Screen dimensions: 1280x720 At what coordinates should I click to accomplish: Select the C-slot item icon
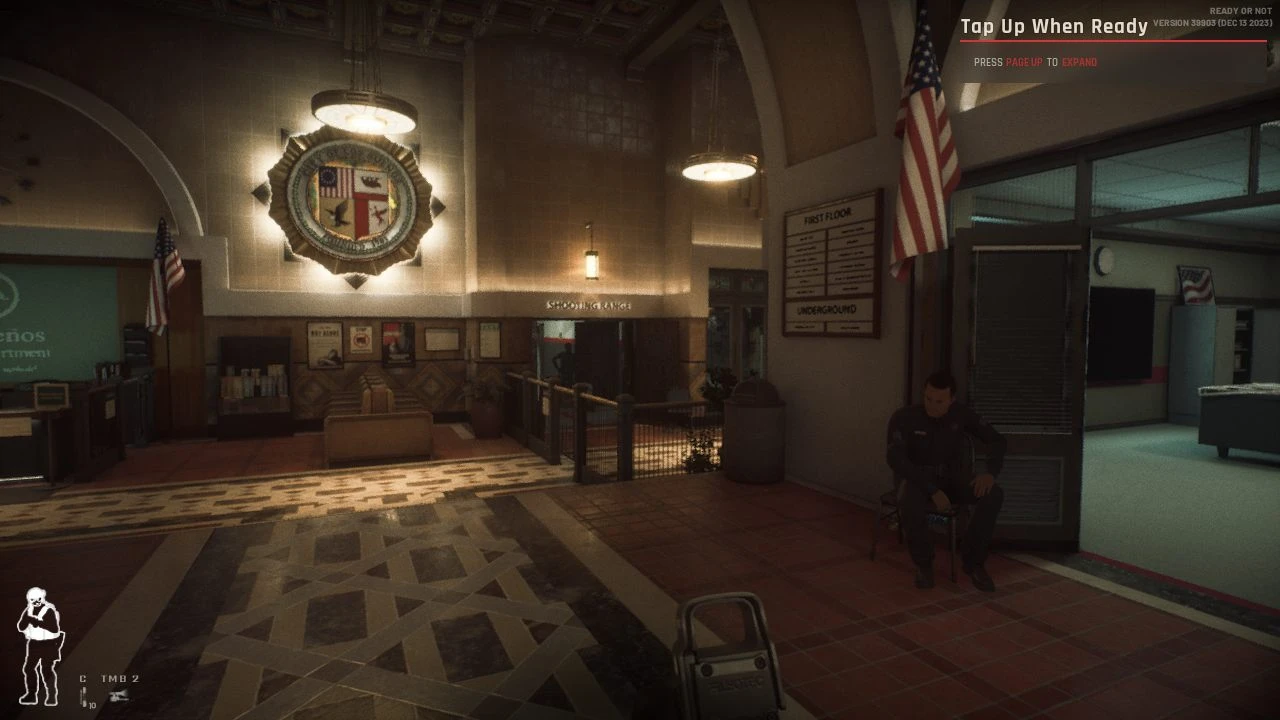[x=85, y=696]
